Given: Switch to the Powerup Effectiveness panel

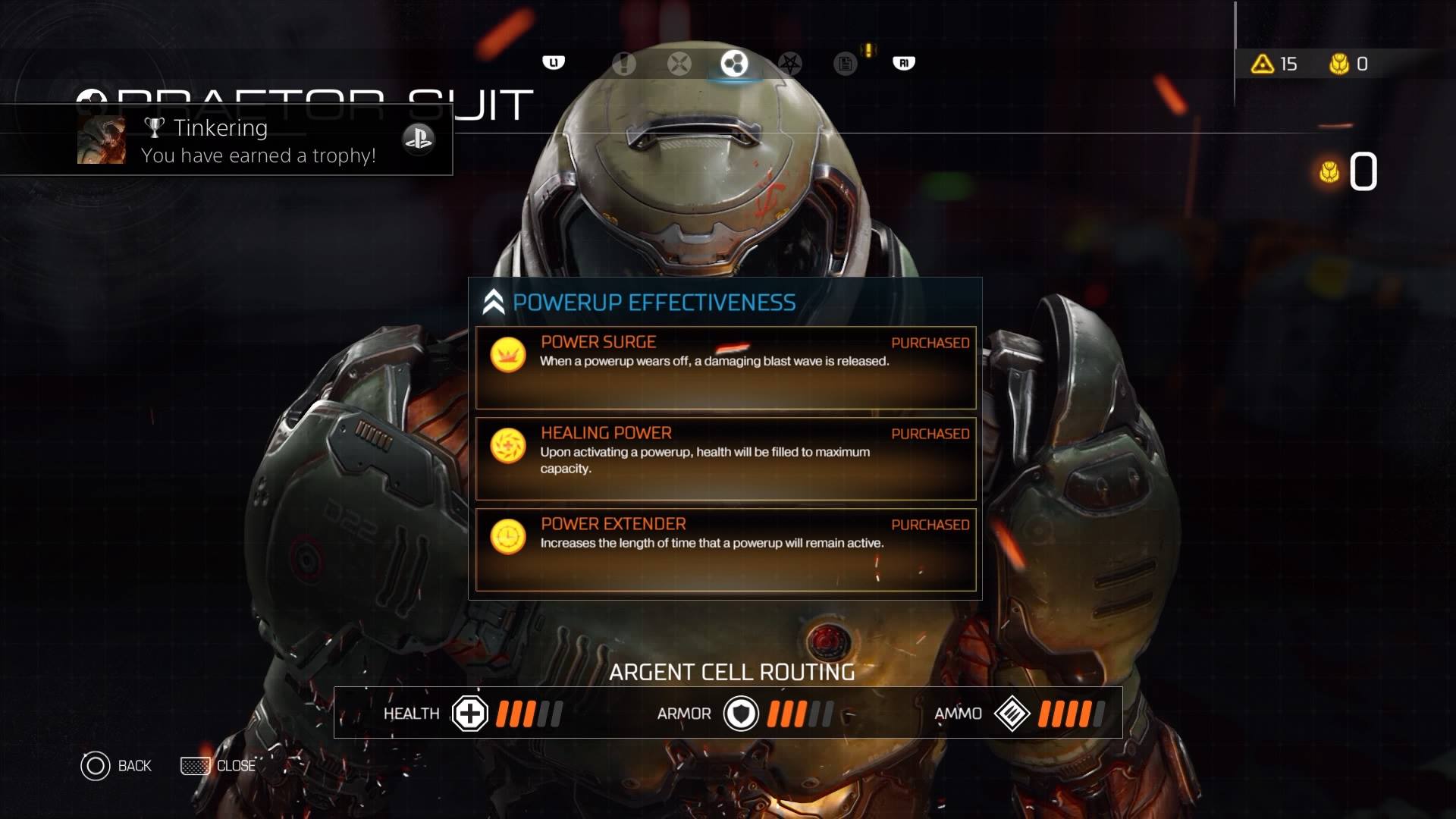Looking at the screenshot, I should pos(654,302).
